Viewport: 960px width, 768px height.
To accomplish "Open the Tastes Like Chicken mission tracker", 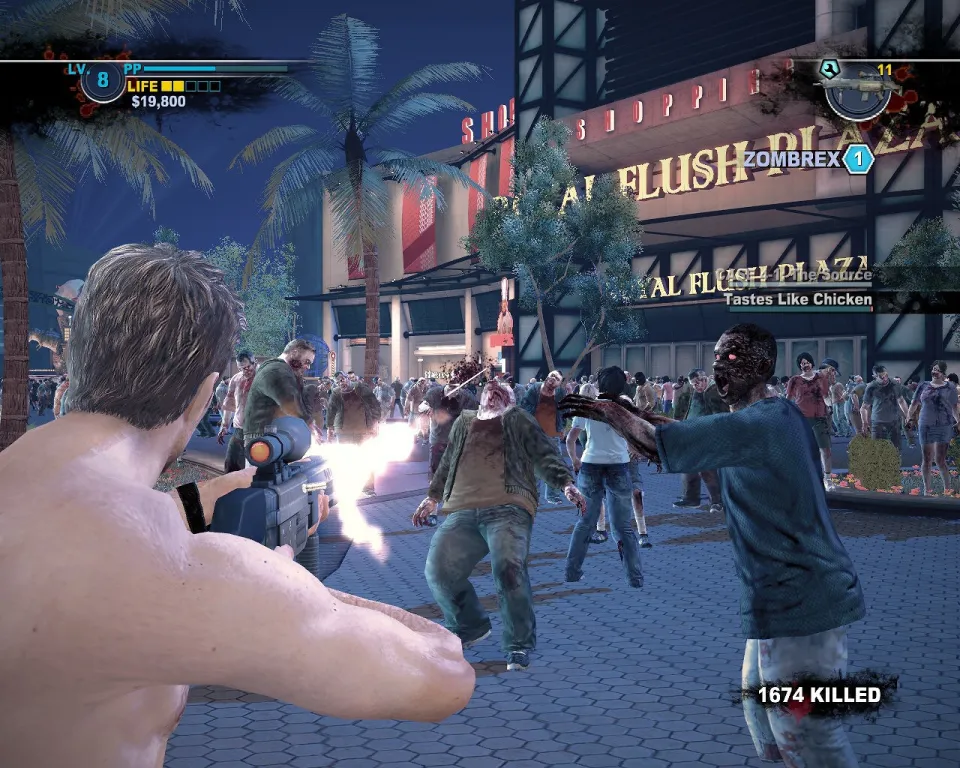I will [x=797, y=299].
